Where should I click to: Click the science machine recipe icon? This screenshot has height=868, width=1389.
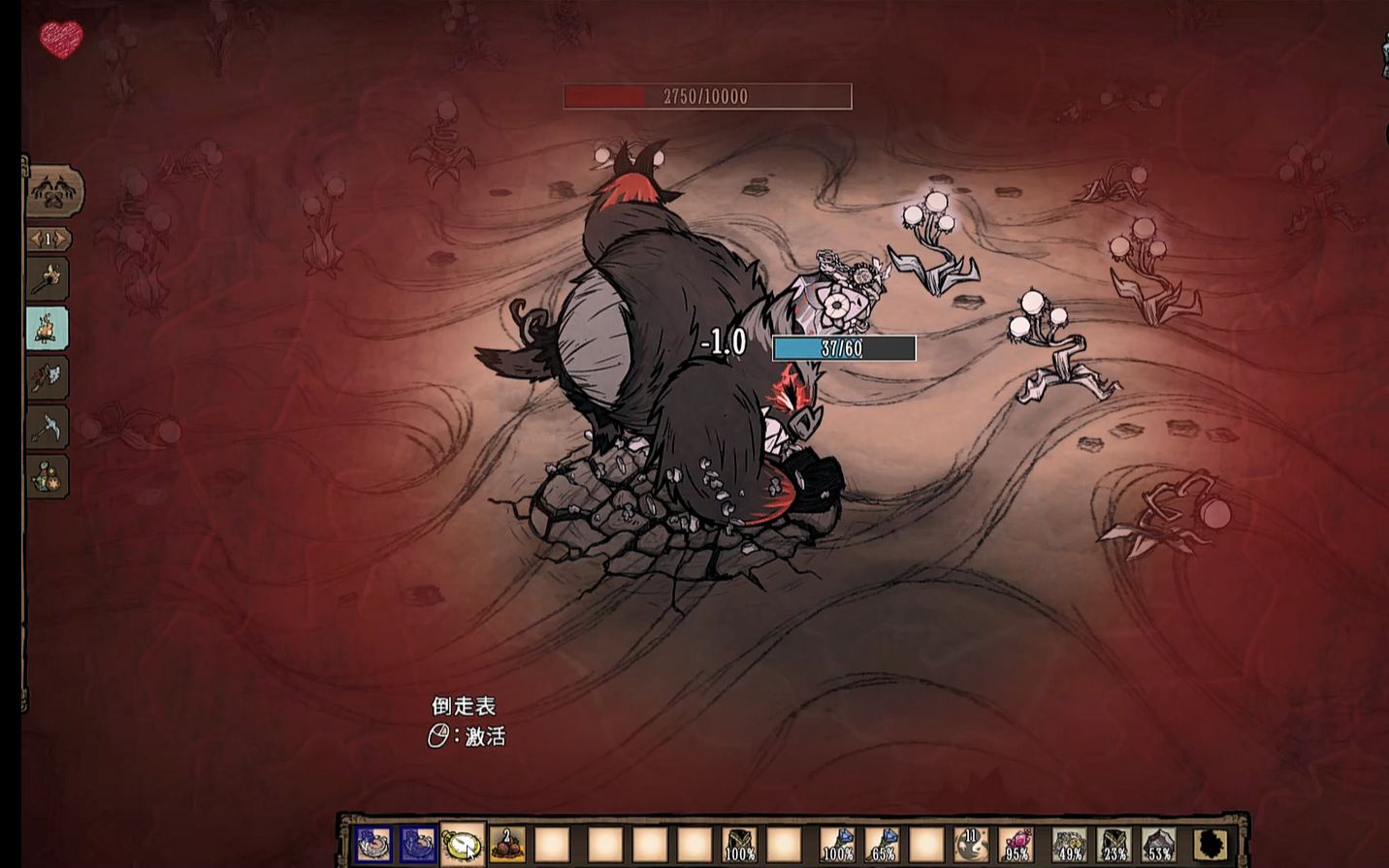tap(48, 476)
